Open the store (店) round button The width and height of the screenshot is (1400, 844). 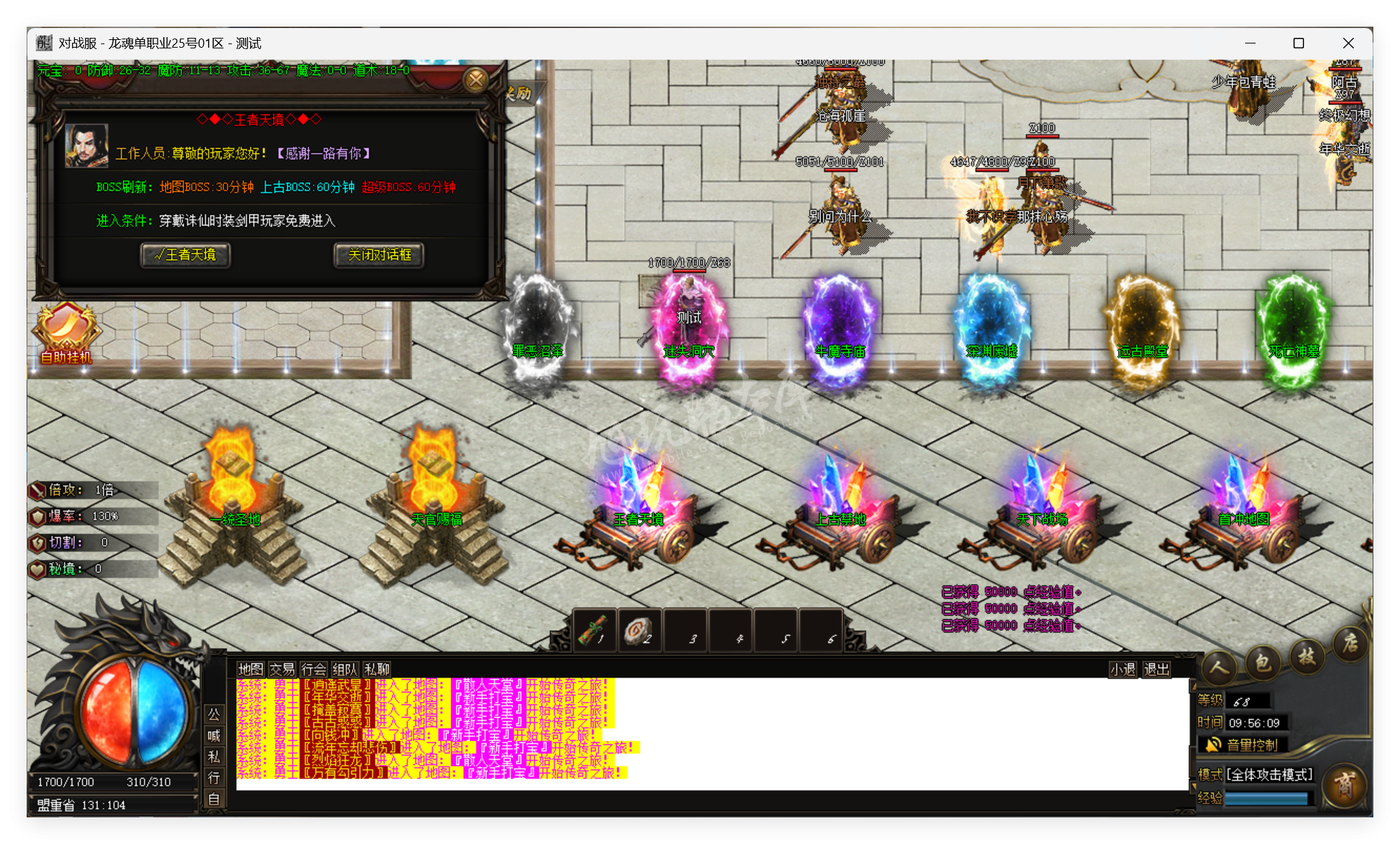tap(1350, 644)
